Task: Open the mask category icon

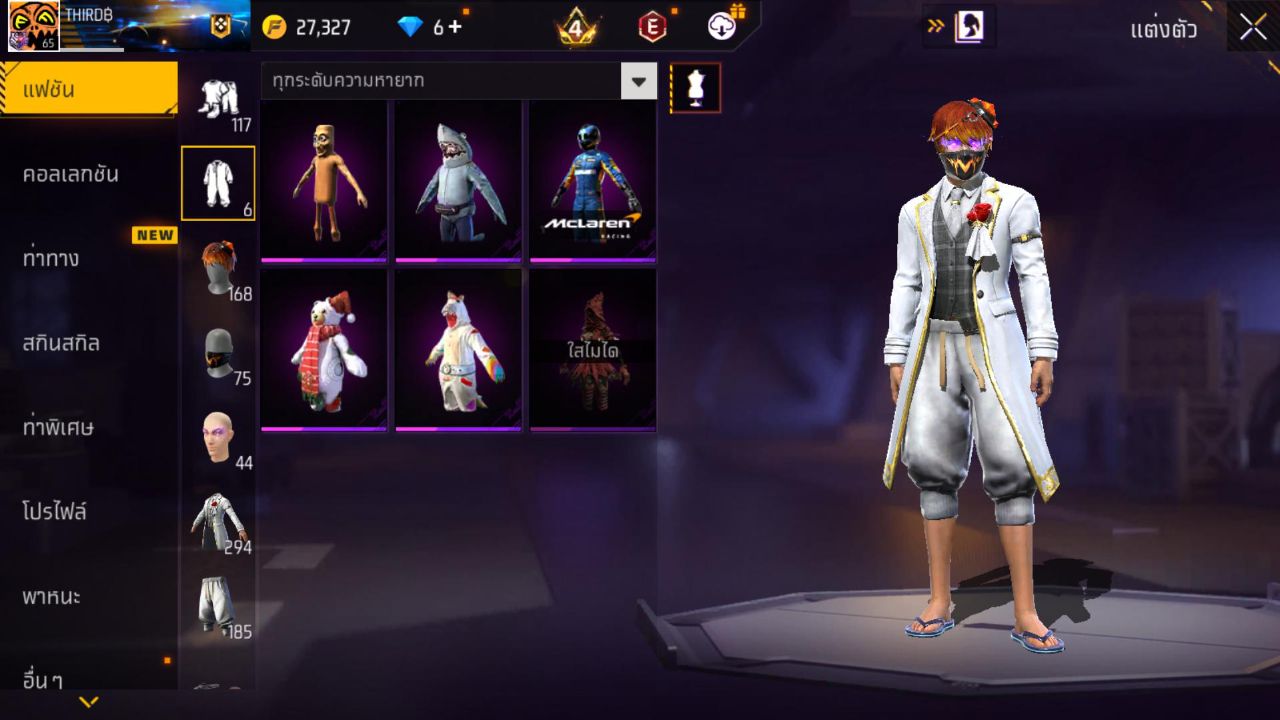Action: click(221, 350)
